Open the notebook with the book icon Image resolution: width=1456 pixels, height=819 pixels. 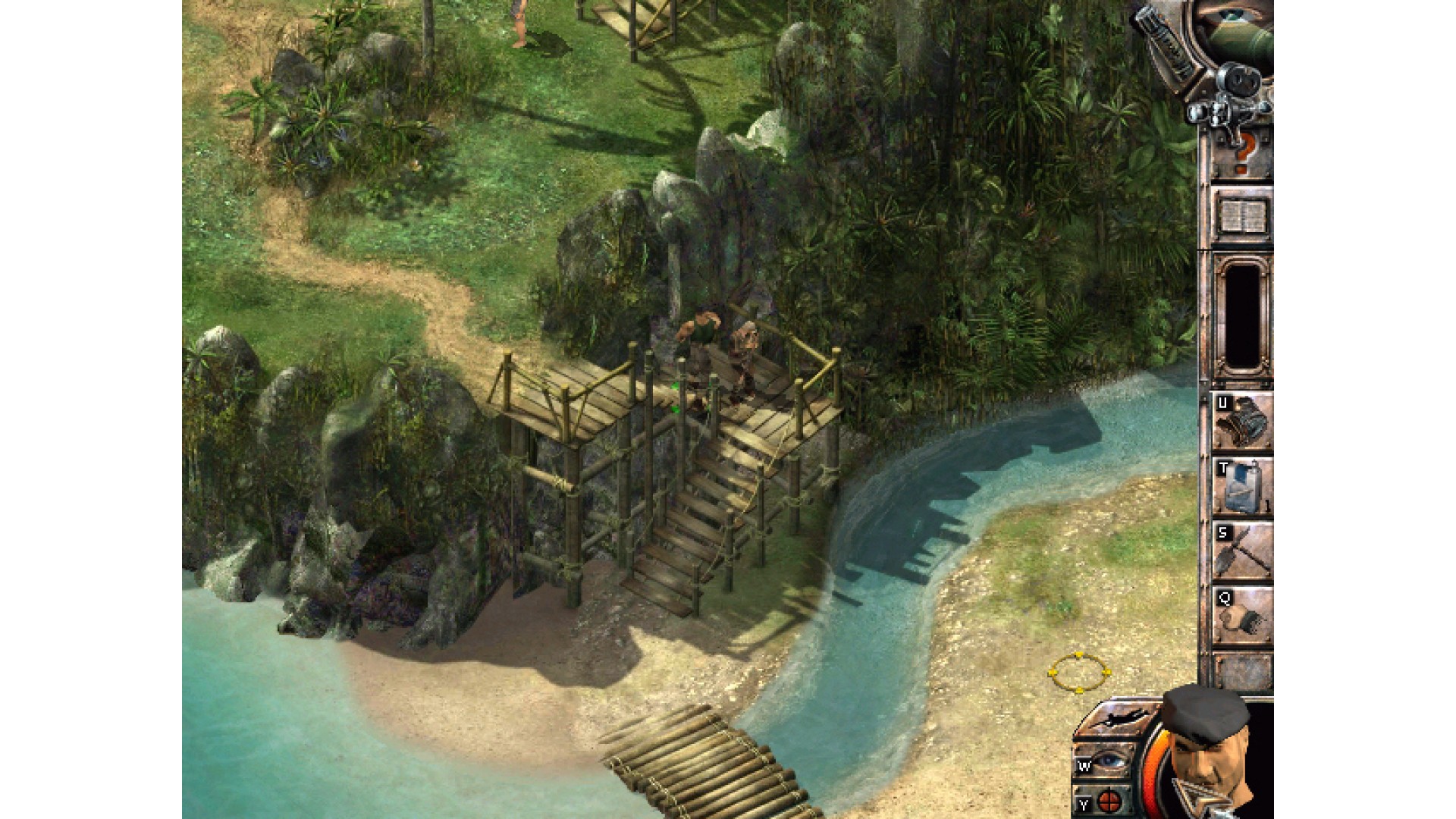coord(1242,216)
